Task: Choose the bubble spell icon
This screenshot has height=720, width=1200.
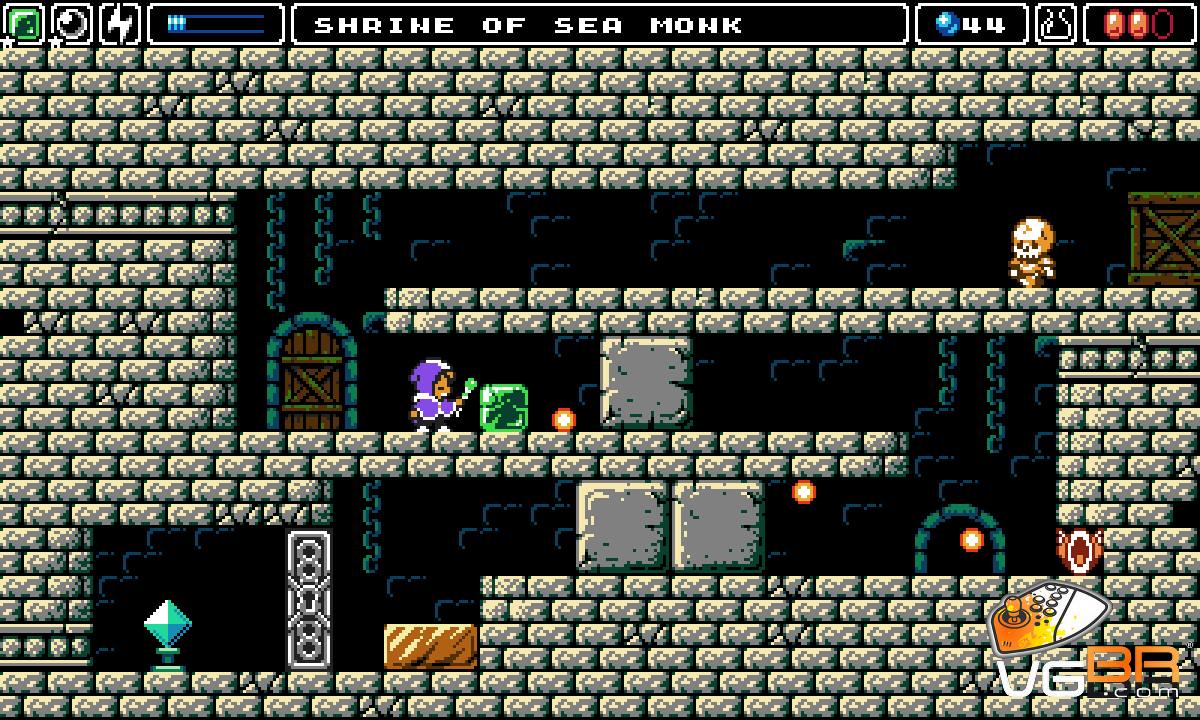Action: [x=71, y=24]
